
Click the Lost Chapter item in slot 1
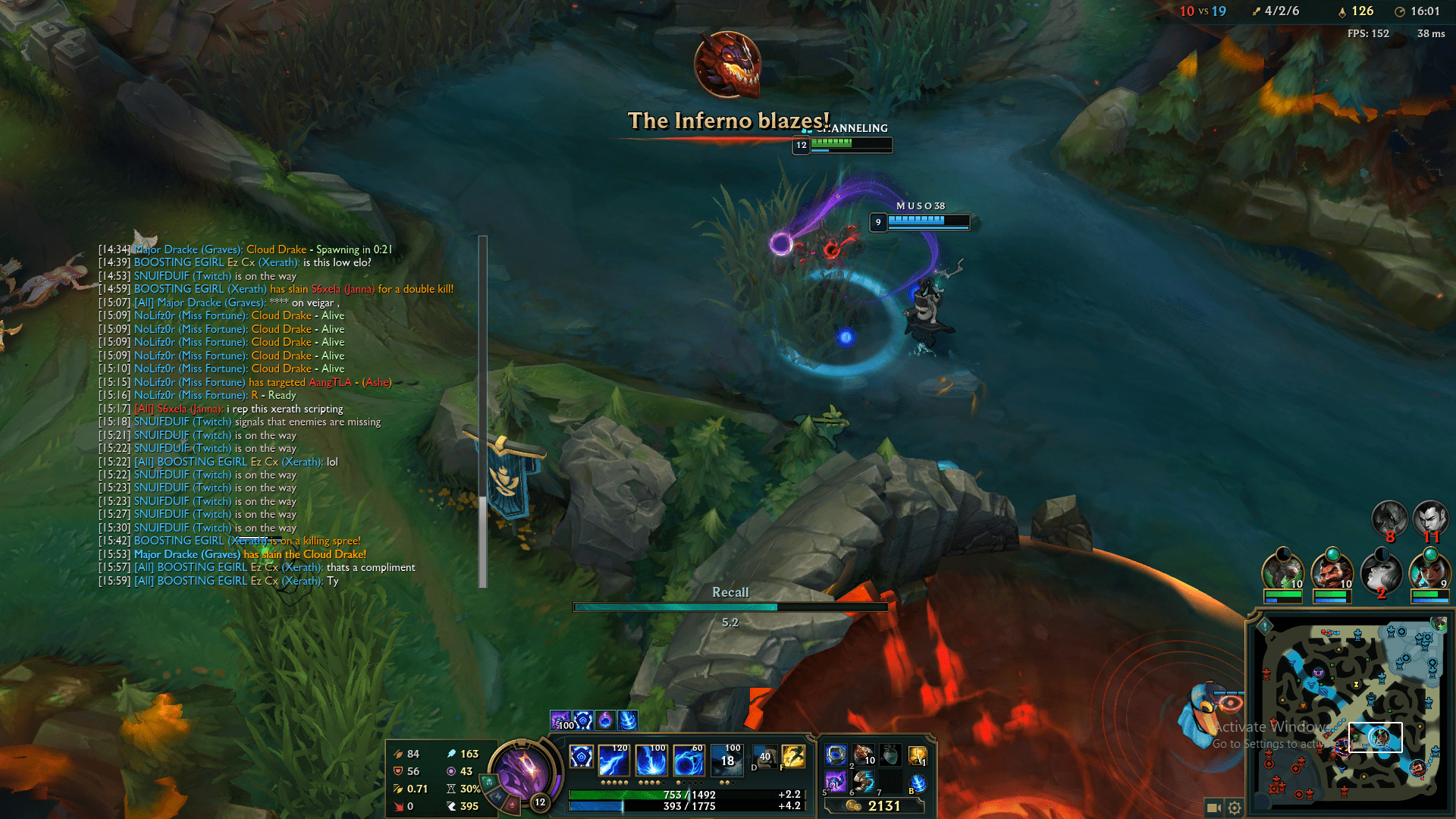click(x=836, y=756)
